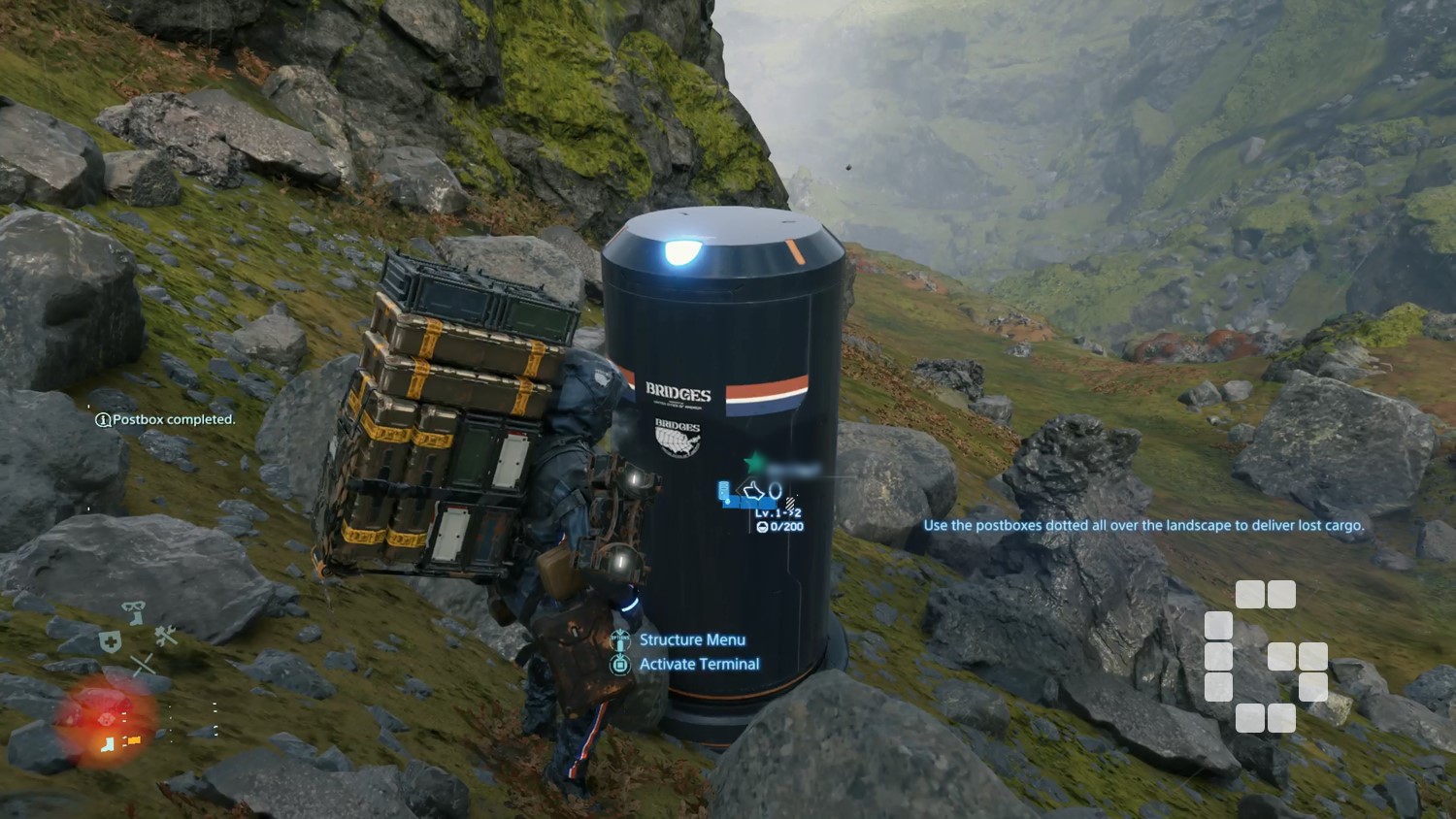Select the shield with cross HUD icon
Screen dimensions: 1456x819
111,641
